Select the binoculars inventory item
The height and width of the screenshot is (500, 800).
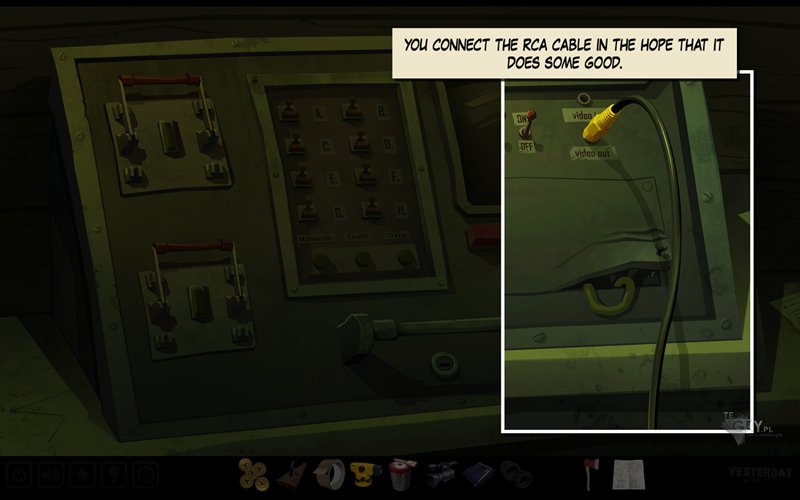[516, 473]
